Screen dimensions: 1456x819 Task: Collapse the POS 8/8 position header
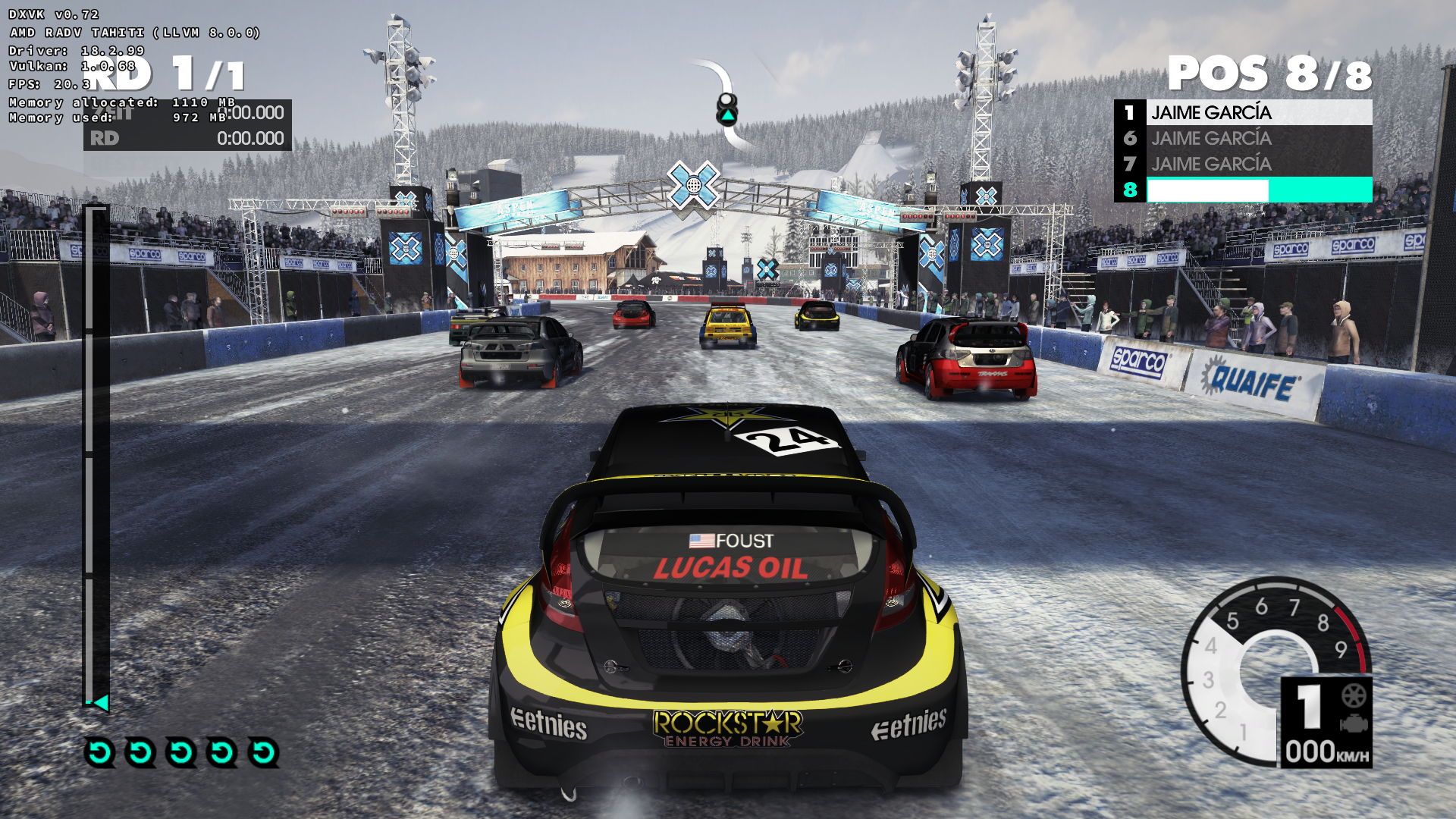click(x=1269, y=74)
